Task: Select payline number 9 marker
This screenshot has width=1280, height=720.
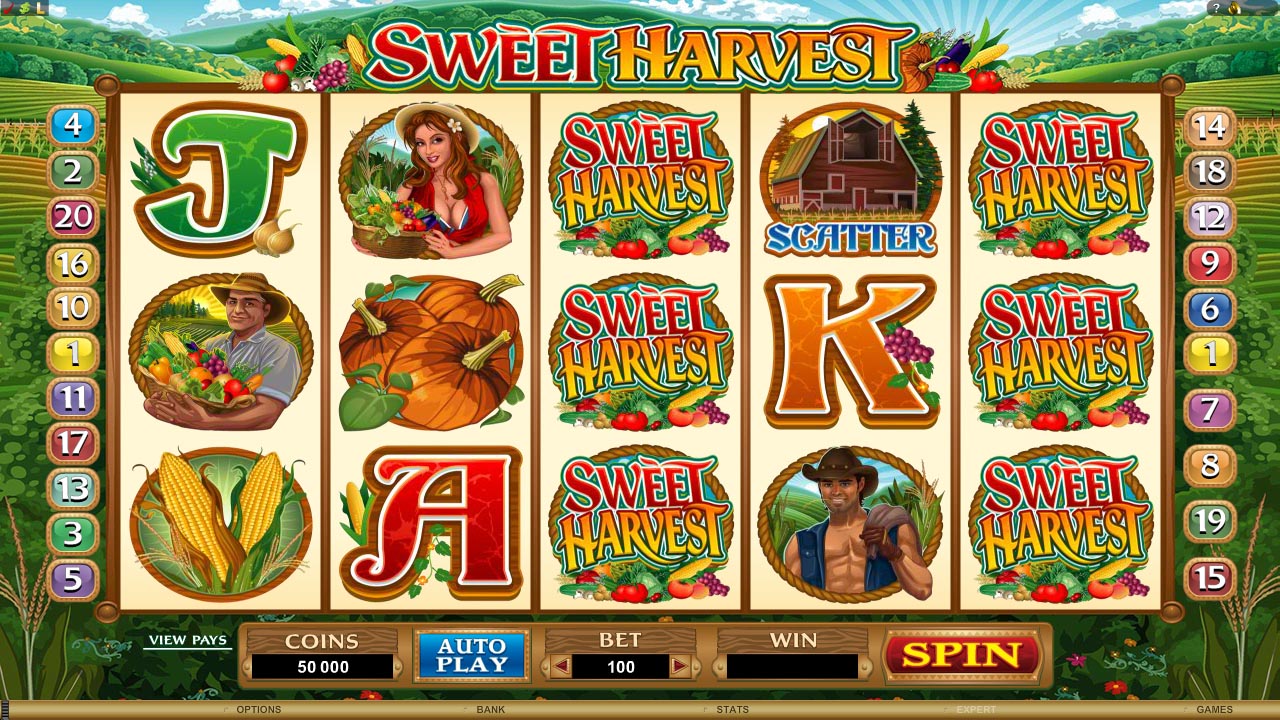Action: pos(1210,263)
